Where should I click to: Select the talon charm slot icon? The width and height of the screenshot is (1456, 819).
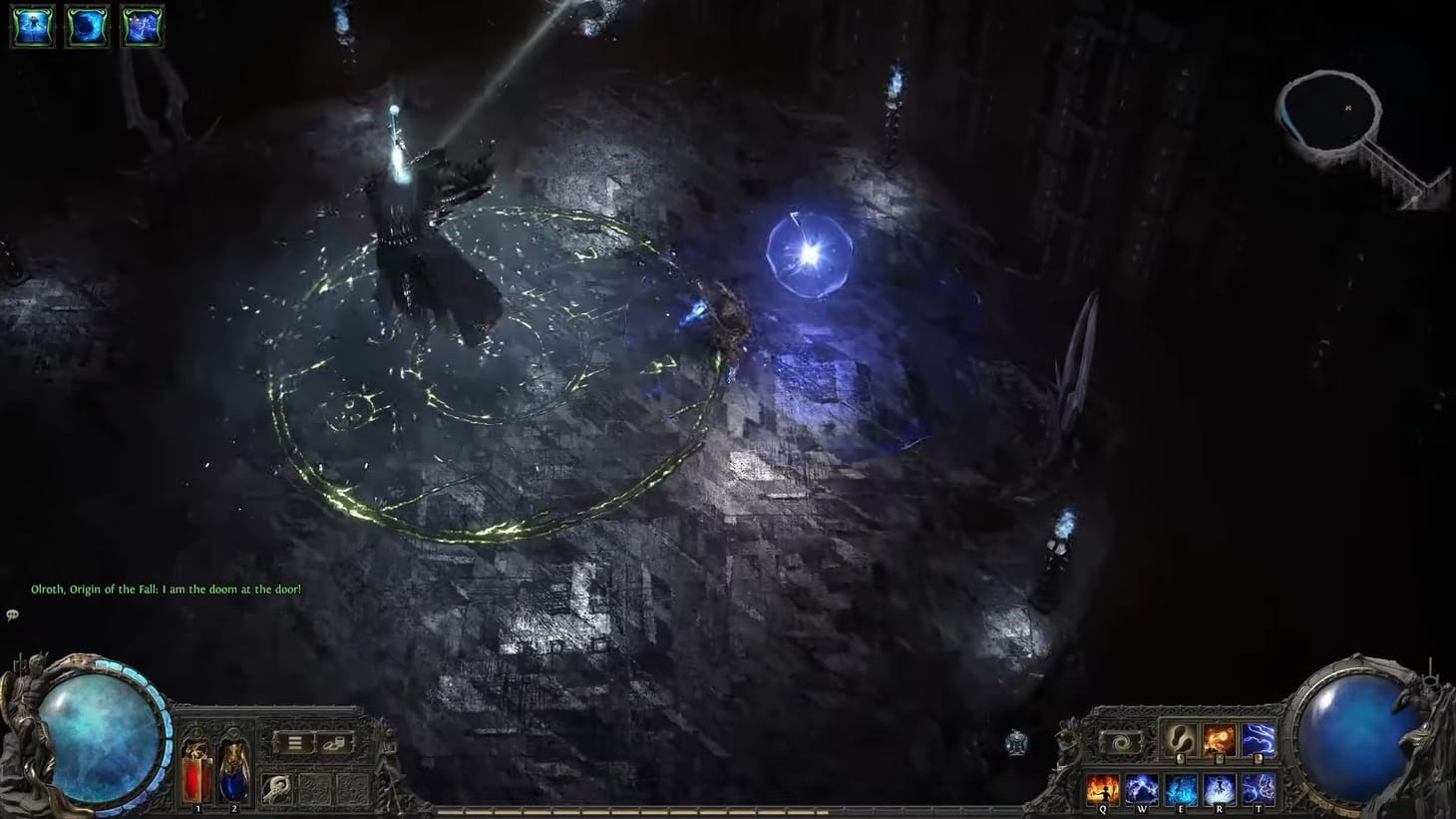coord(275,787)
